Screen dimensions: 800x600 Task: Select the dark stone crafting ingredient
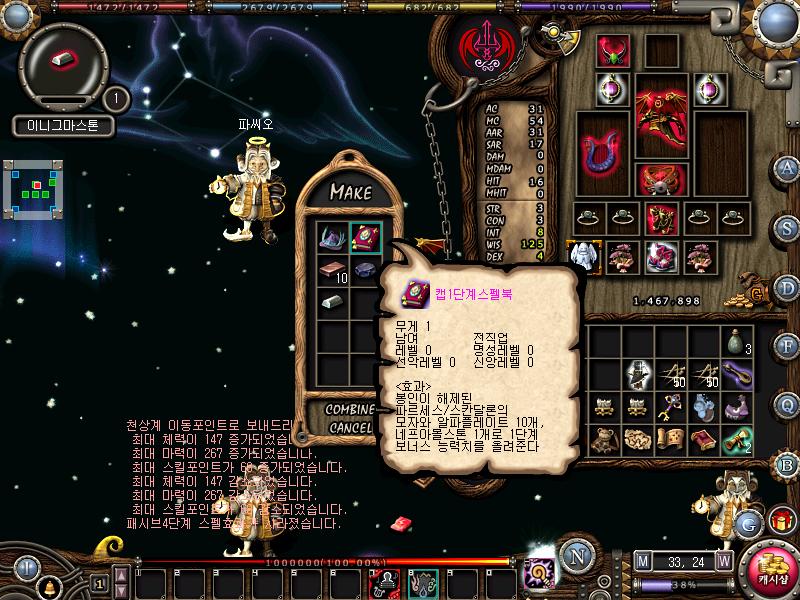(365, 271)
